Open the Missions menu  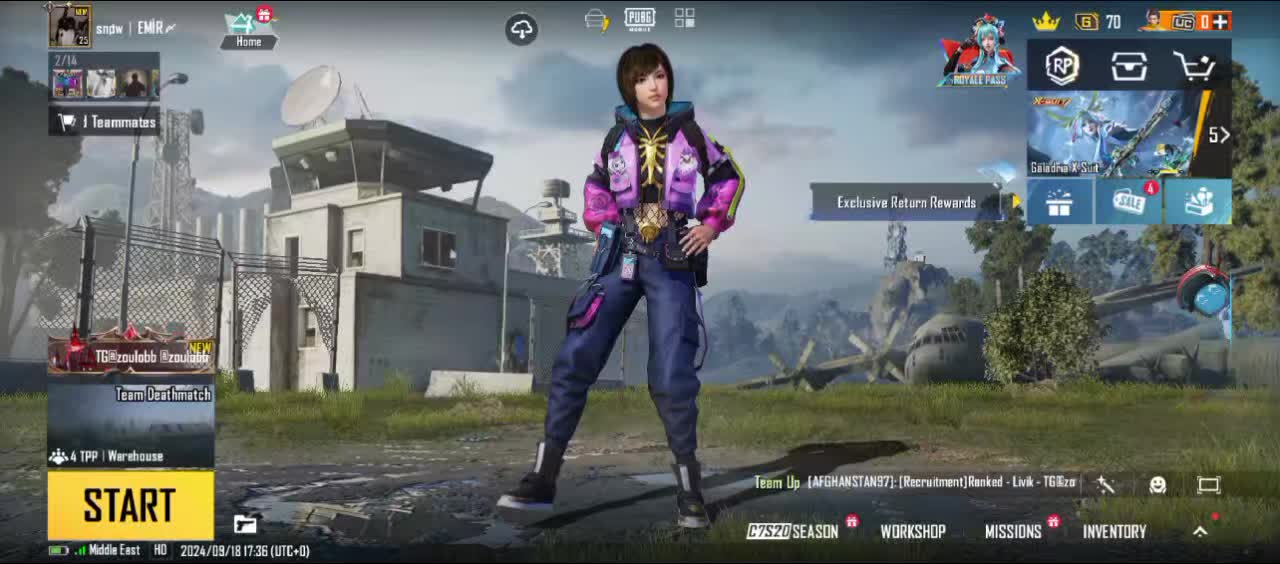[x=1013, y=532]
